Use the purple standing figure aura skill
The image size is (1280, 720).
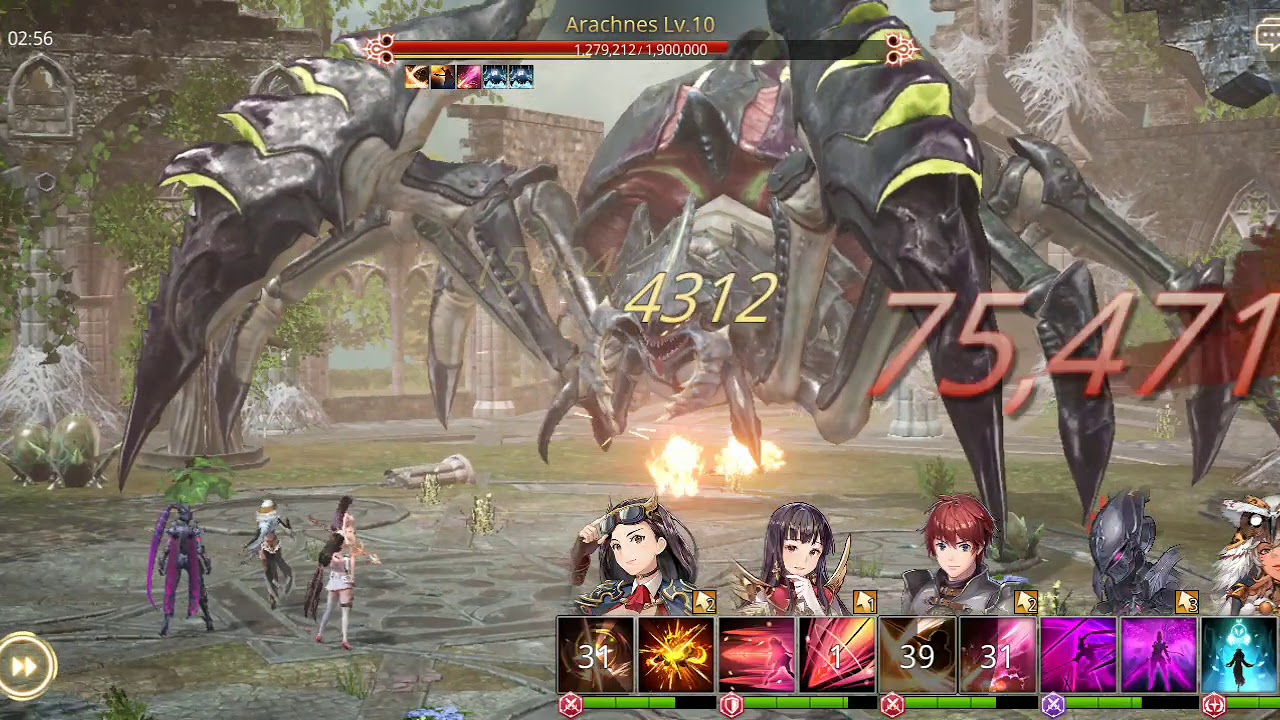pos(1159,655)
